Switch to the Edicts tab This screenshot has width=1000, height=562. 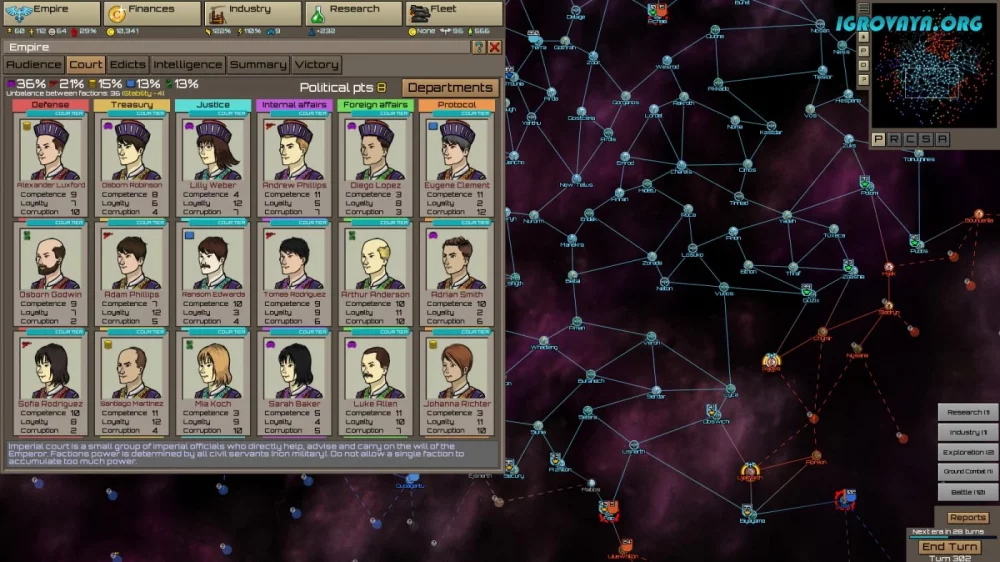coord(128,65)
